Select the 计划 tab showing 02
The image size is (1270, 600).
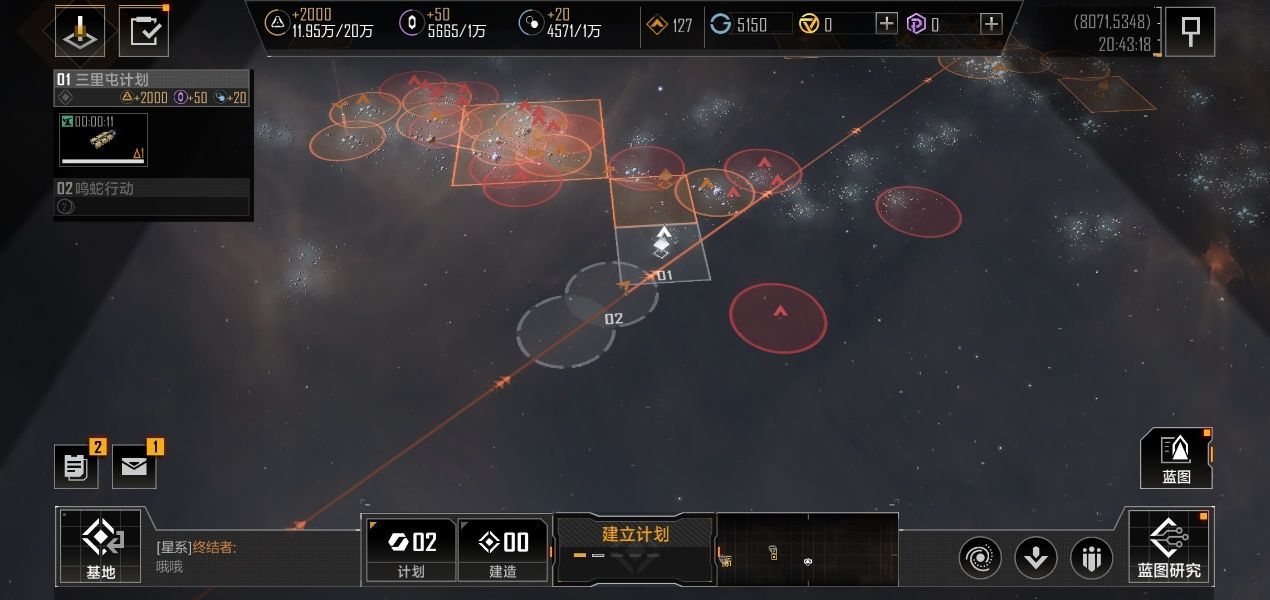[x=411, y=549]
